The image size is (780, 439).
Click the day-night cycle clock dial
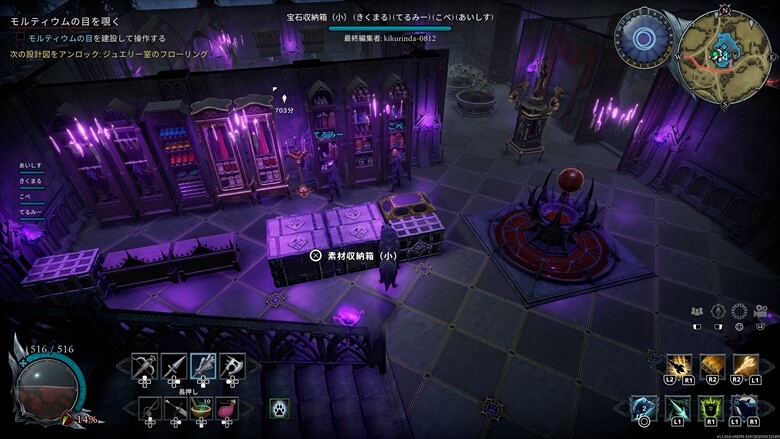coord(645,38)
